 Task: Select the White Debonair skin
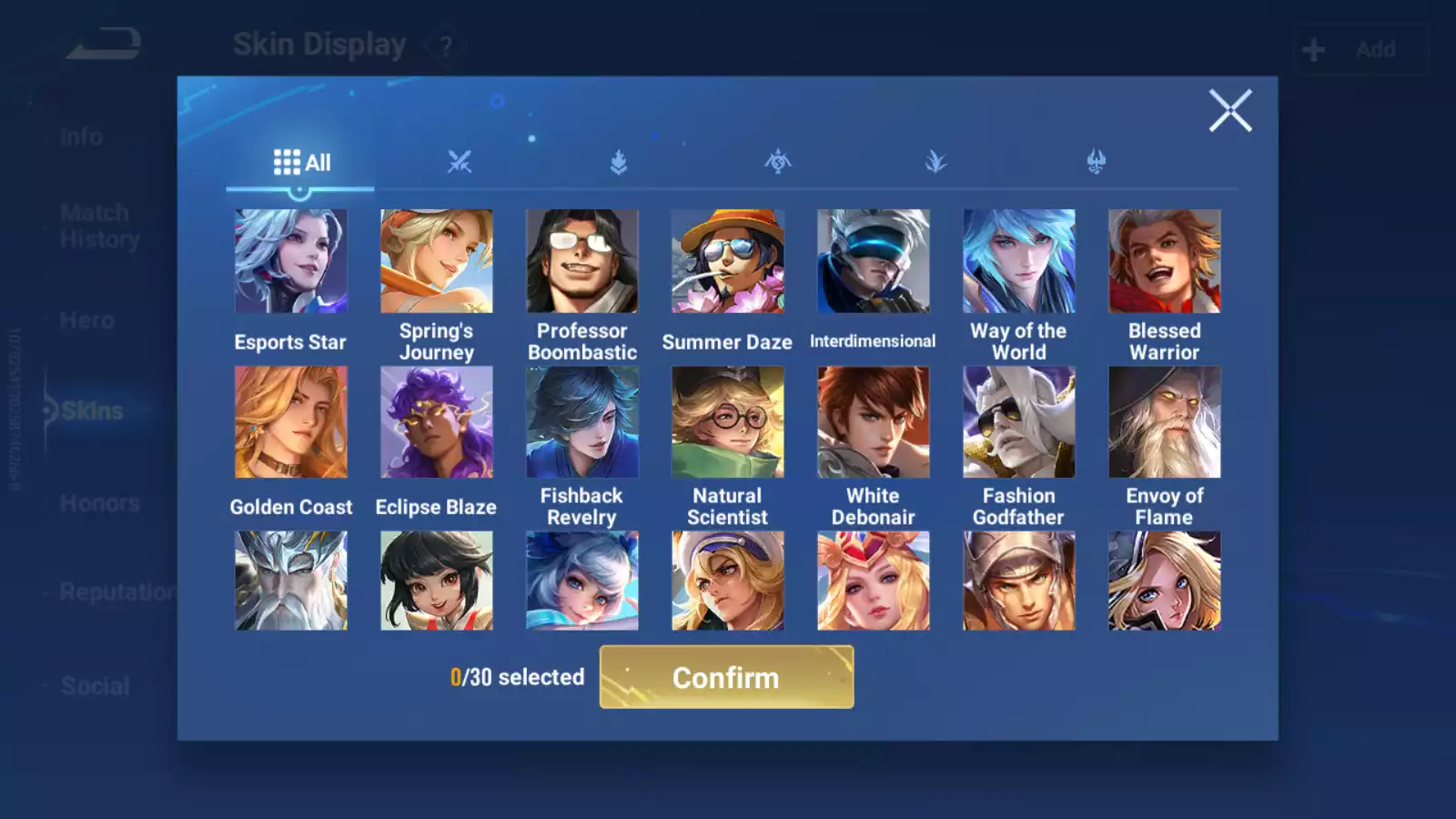pos(873,422)
